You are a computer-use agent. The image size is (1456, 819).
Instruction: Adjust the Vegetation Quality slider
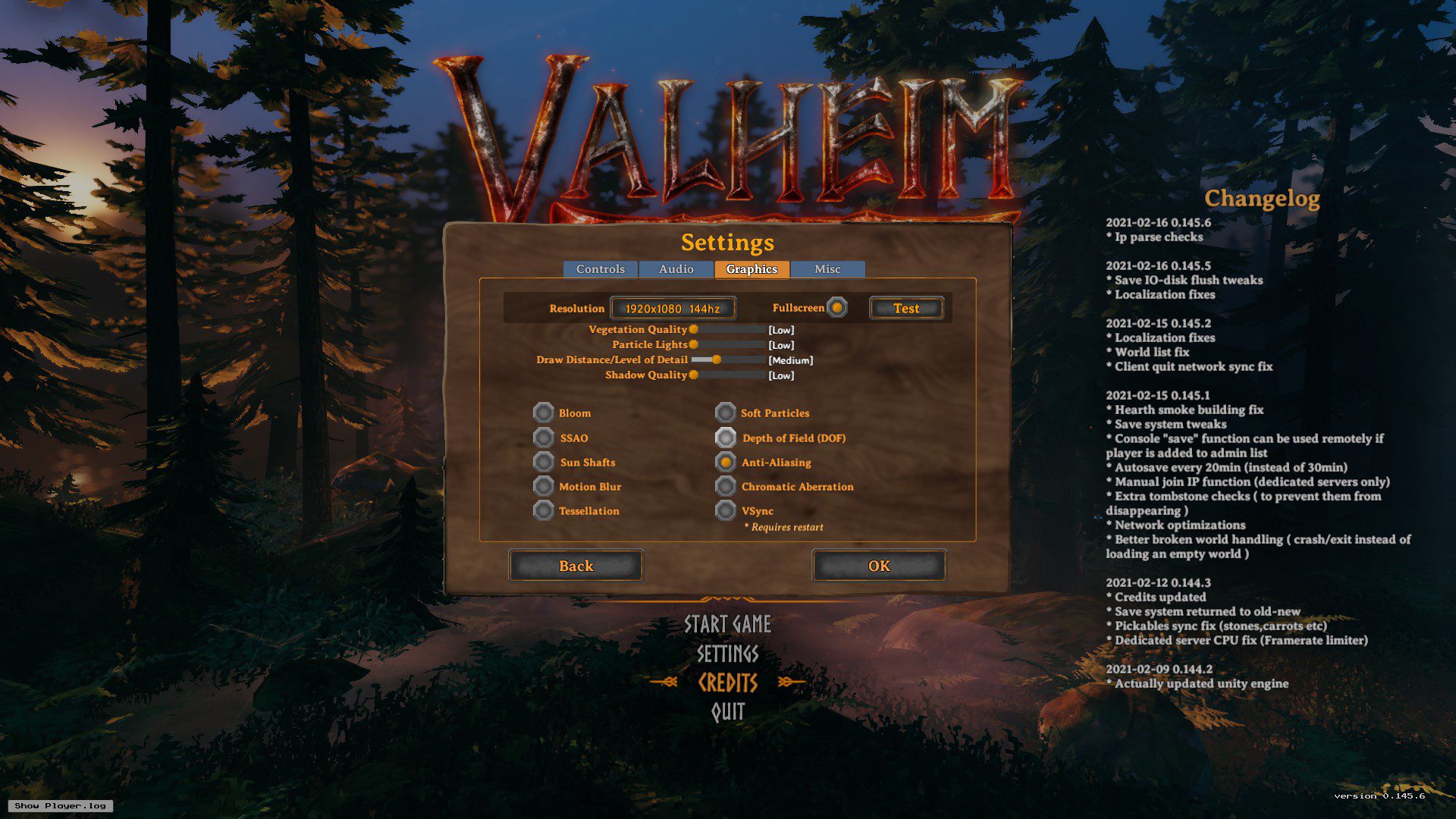(694, 329)
